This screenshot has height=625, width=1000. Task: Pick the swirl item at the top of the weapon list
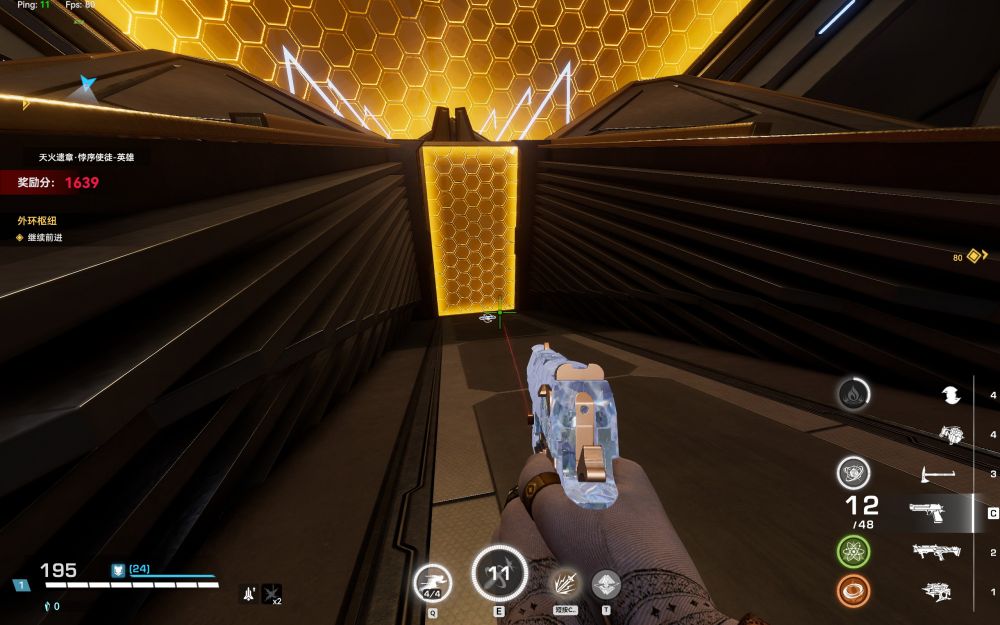950,396
